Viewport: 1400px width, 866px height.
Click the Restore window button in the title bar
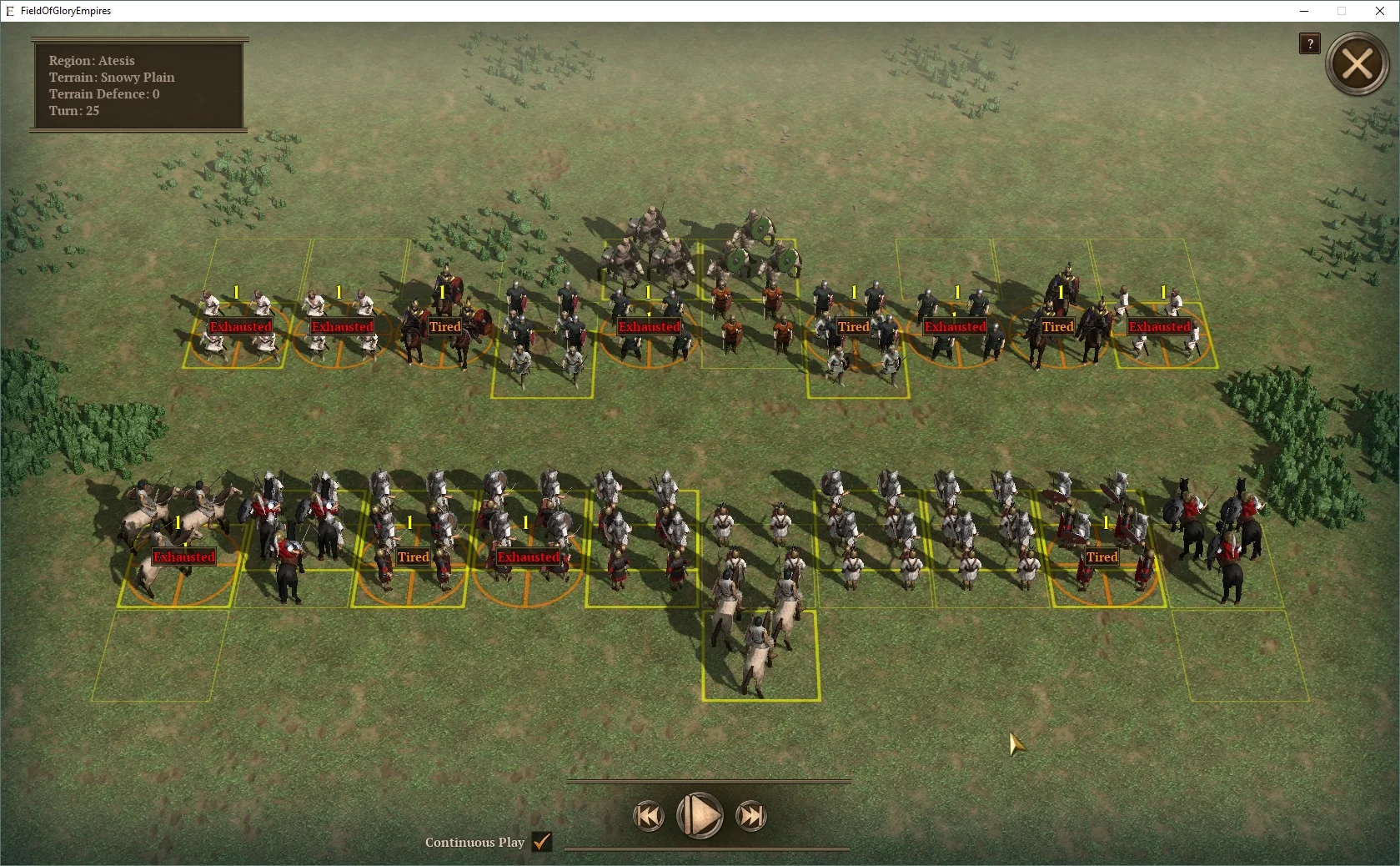coord(1341,11)
